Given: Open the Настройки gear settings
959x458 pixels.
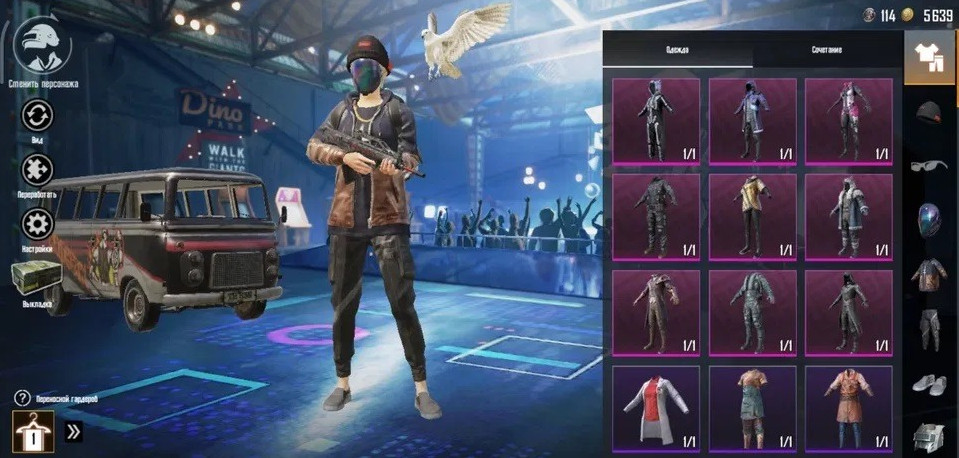Looking at the screenshot, I should 37,224.
